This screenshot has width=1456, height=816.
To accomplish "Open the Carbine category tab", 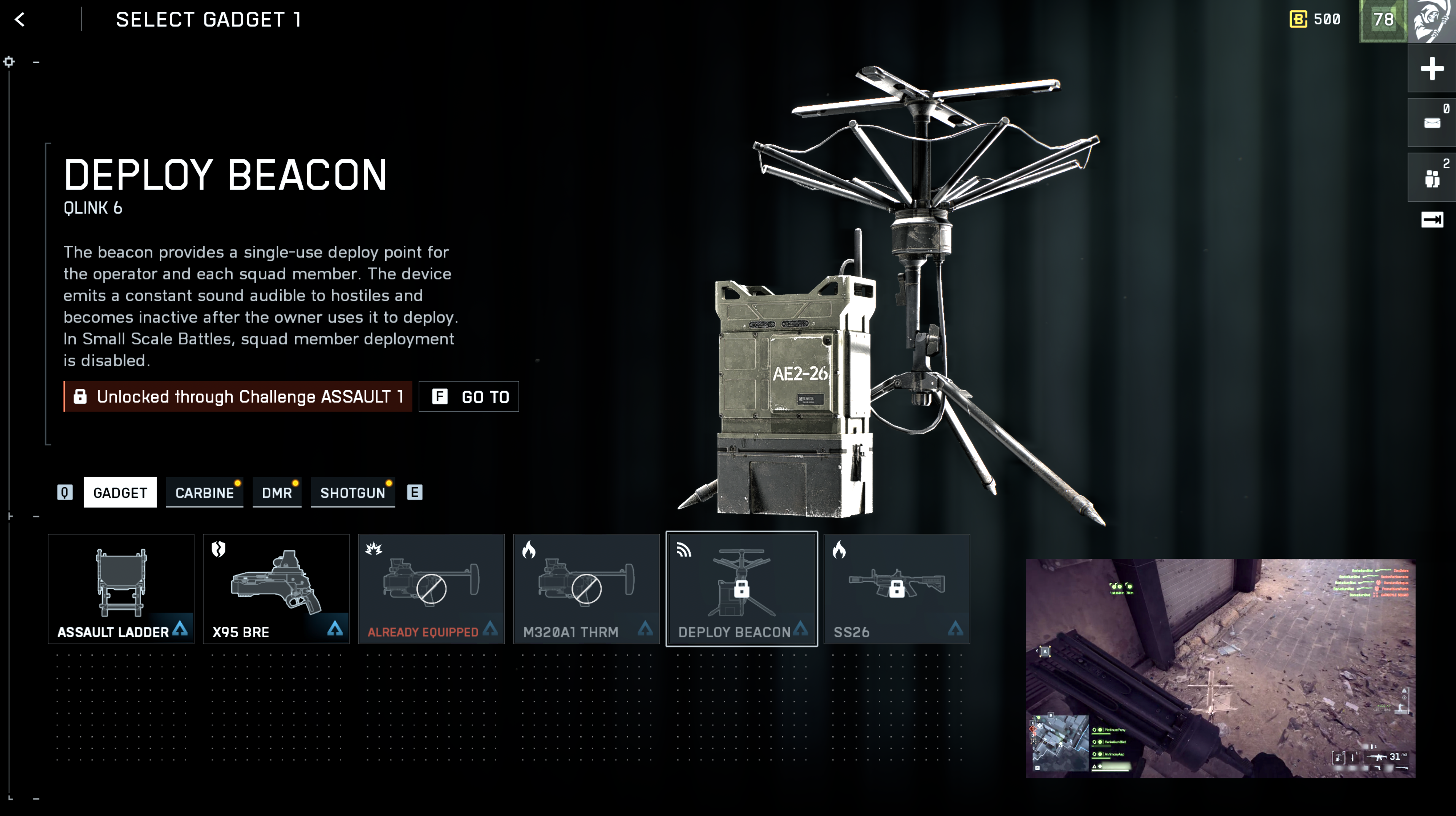I will (x=205, y=493).
